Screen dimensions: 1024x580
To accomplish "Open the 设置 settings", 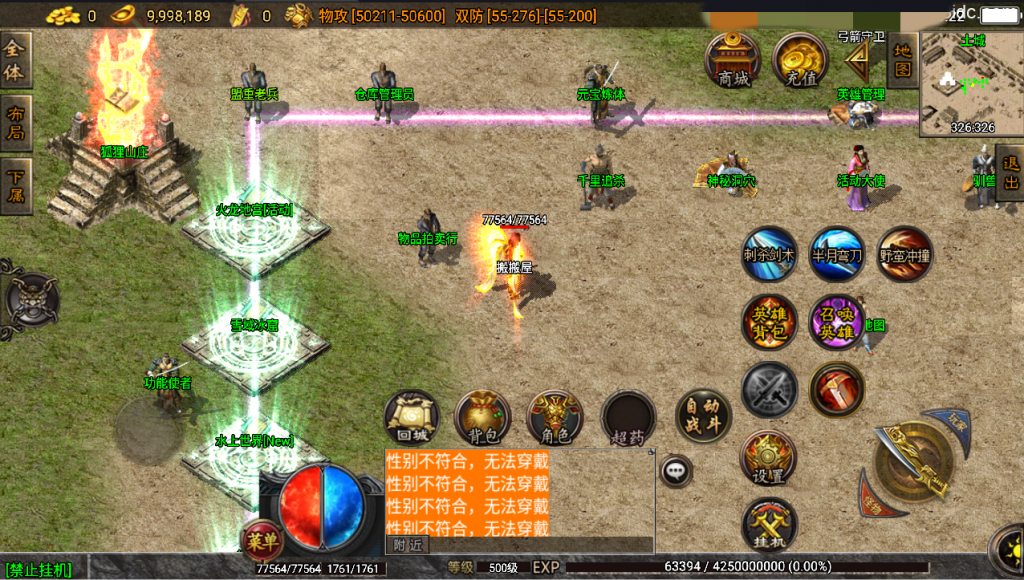I will [768, 459].
